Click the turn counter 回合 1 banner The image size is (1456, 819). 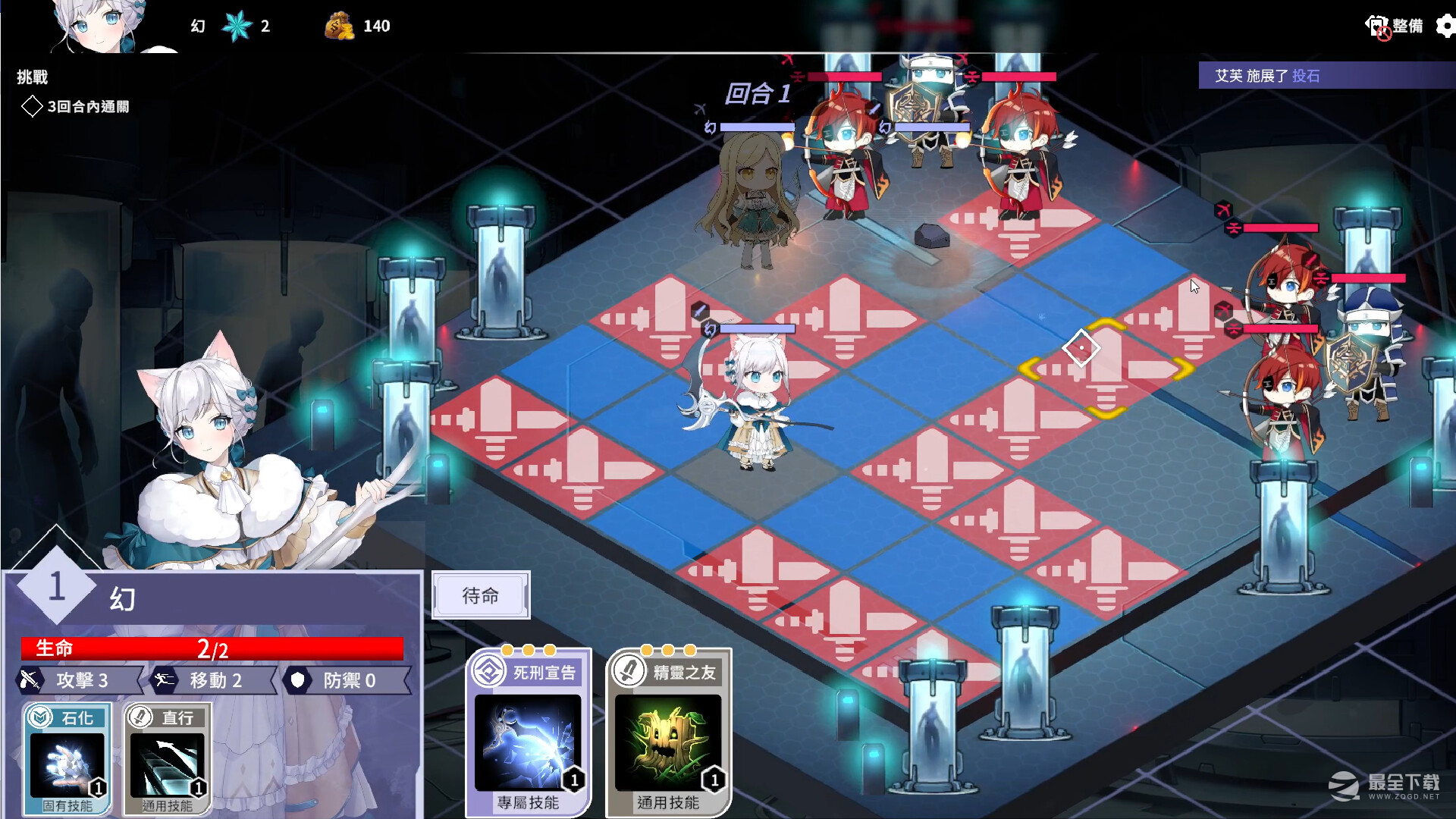[x=757, y=96]
